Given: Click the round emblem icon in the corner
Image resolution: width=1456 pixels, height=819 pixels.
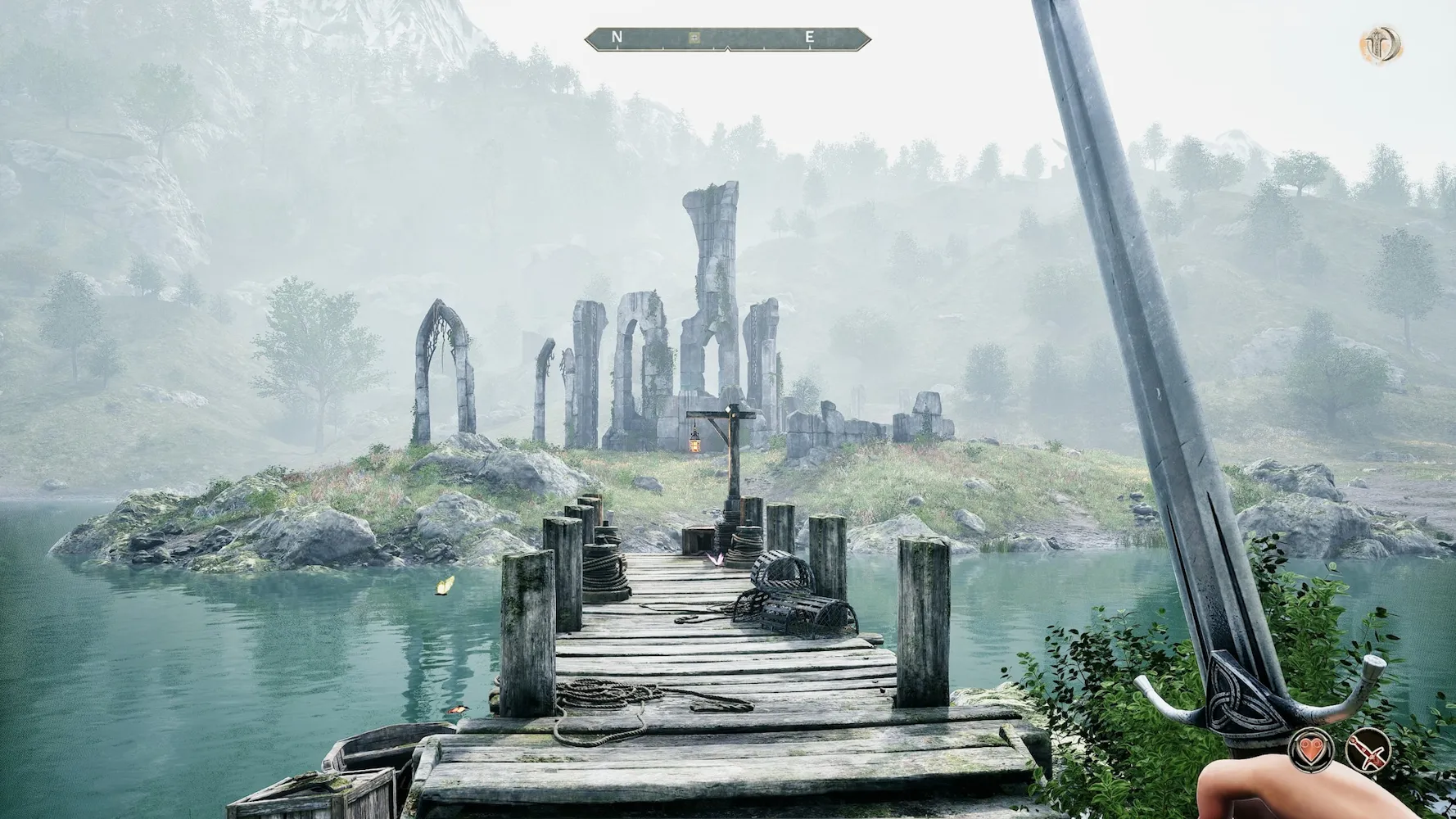Looking at the screenshot, I should [1381, 44].
